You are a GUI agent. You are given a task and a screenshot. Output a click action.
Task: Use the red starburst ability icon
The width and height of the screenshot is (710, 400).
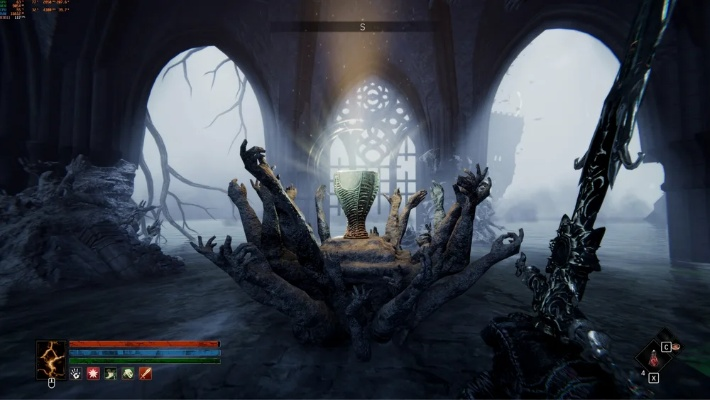point(92,373)
